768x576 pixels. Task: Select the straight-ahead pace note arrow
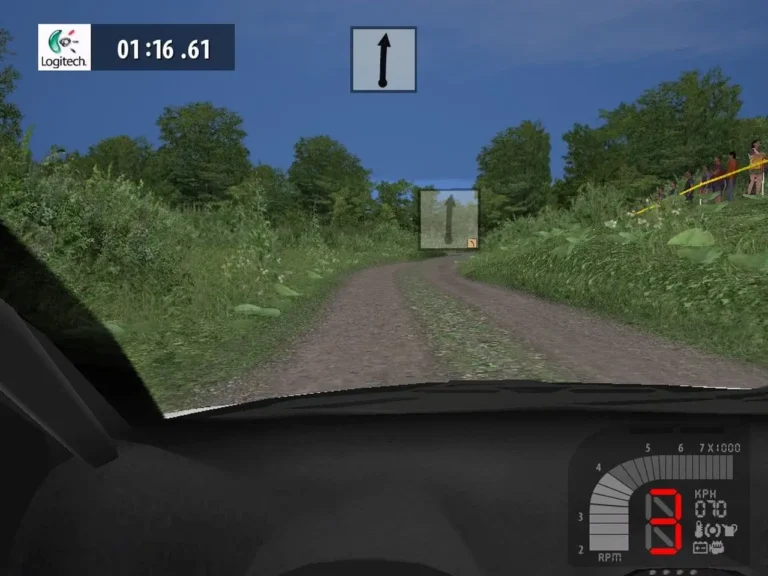pos(383,60)
